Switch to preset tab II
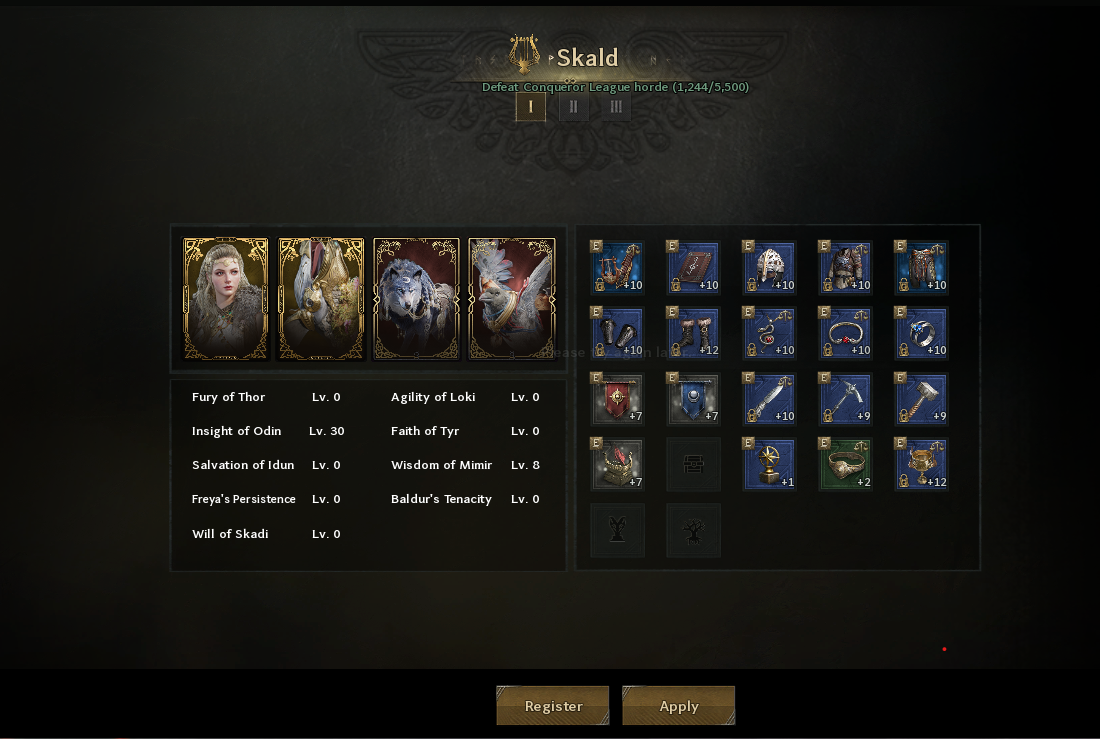Image resolution: width=1100 pixels, height=739 pixels. click(x=573, y=107)
